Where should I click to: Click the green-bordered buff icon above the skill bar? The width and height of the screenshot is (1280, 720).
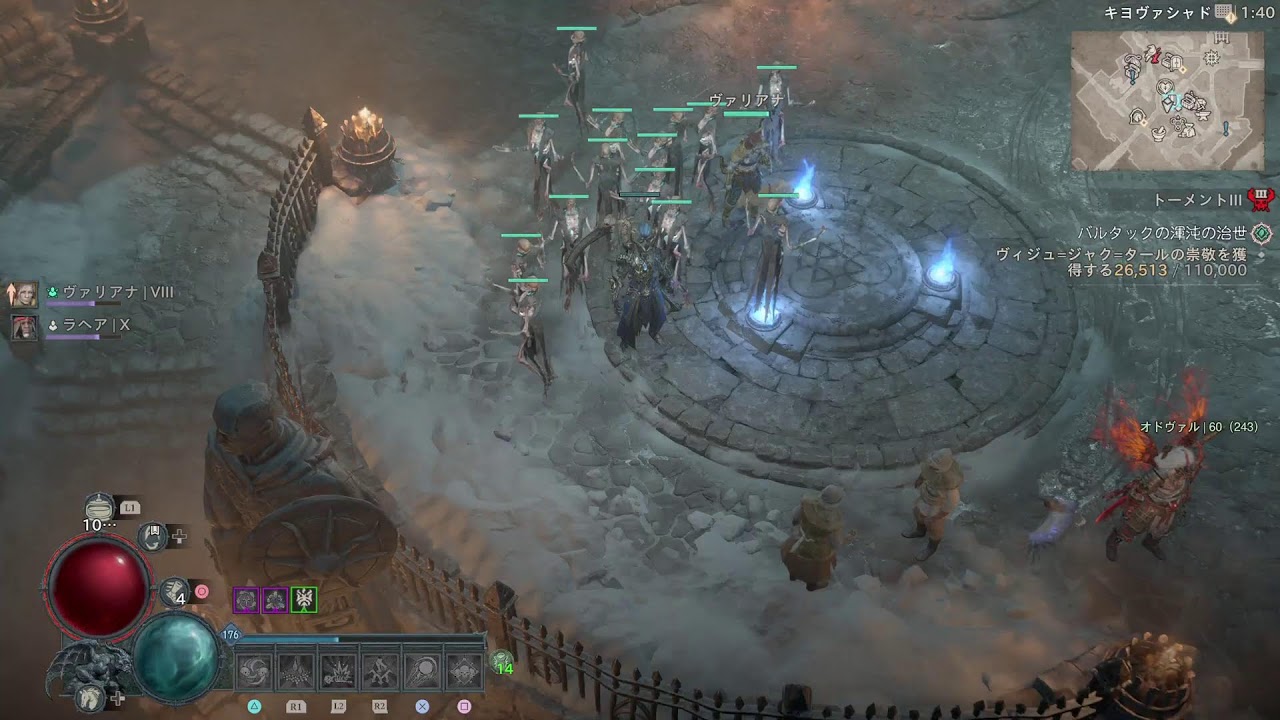point(304,600)
